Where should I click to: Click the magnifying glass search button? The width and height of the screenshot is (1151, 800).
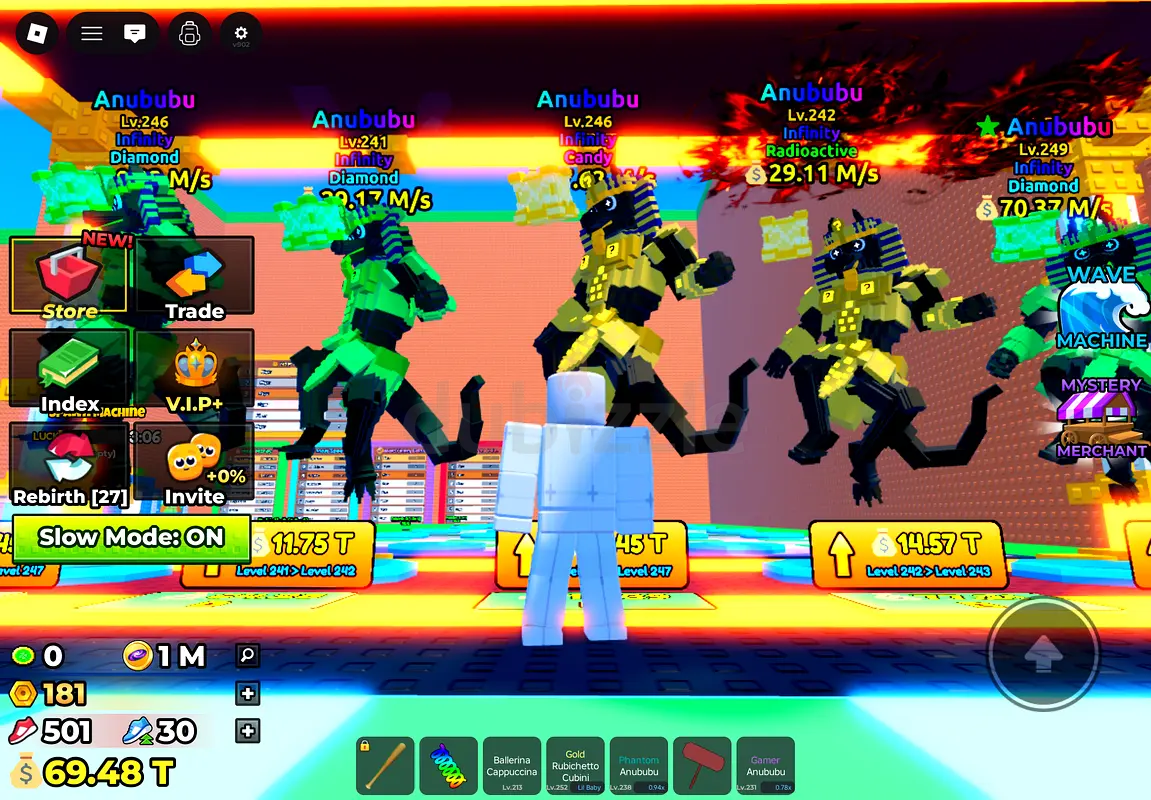coord(247,656)
